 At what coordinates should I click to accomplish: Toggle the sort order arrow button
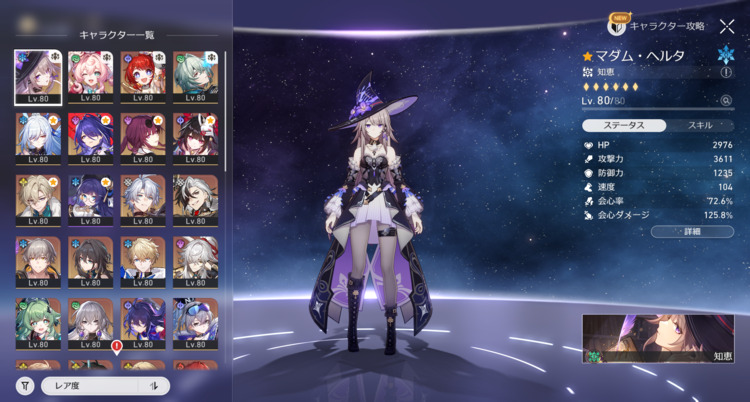coord(154,386)
